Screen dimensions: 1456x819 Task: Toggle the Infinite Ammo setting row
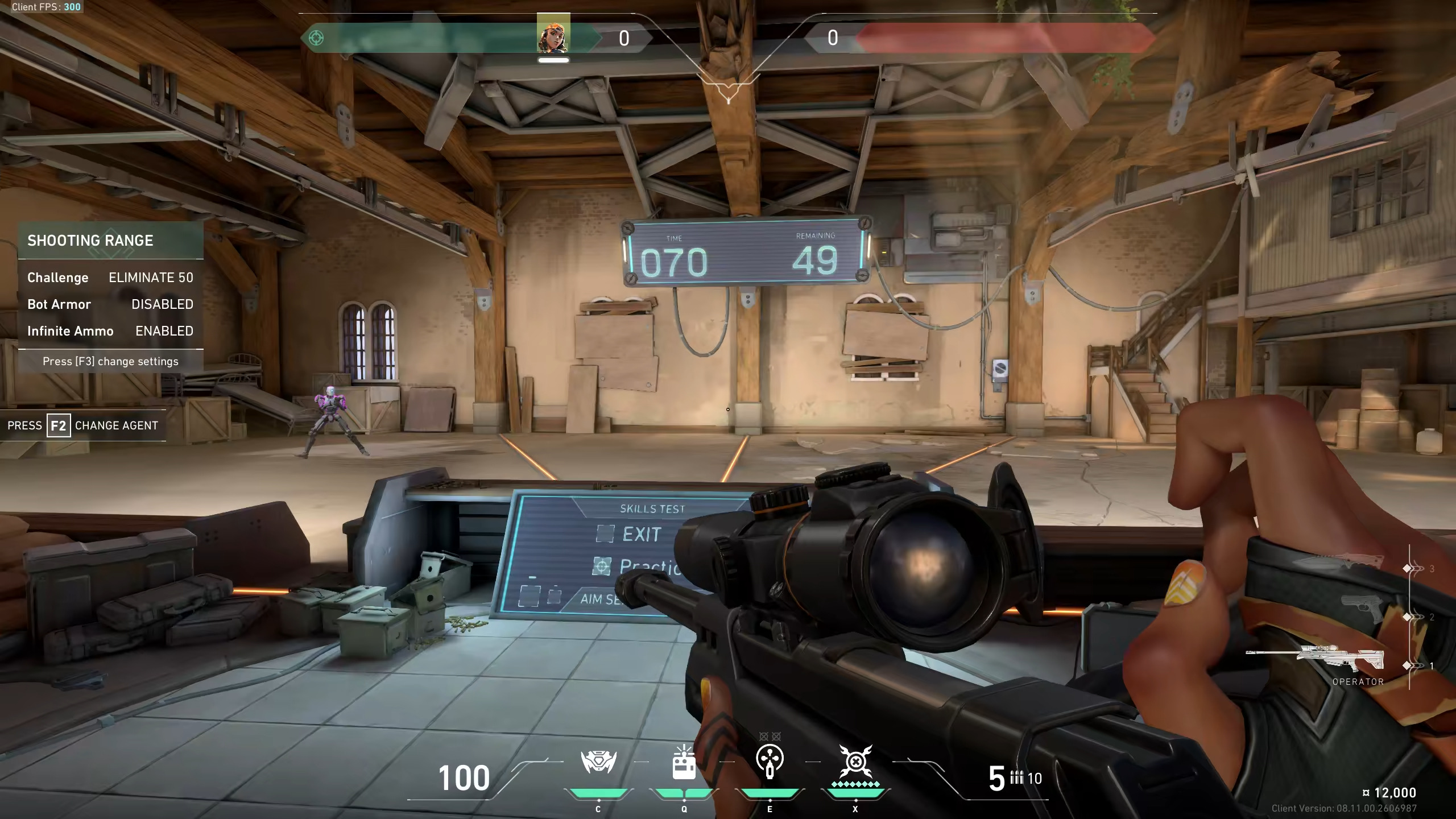[111, 331]
